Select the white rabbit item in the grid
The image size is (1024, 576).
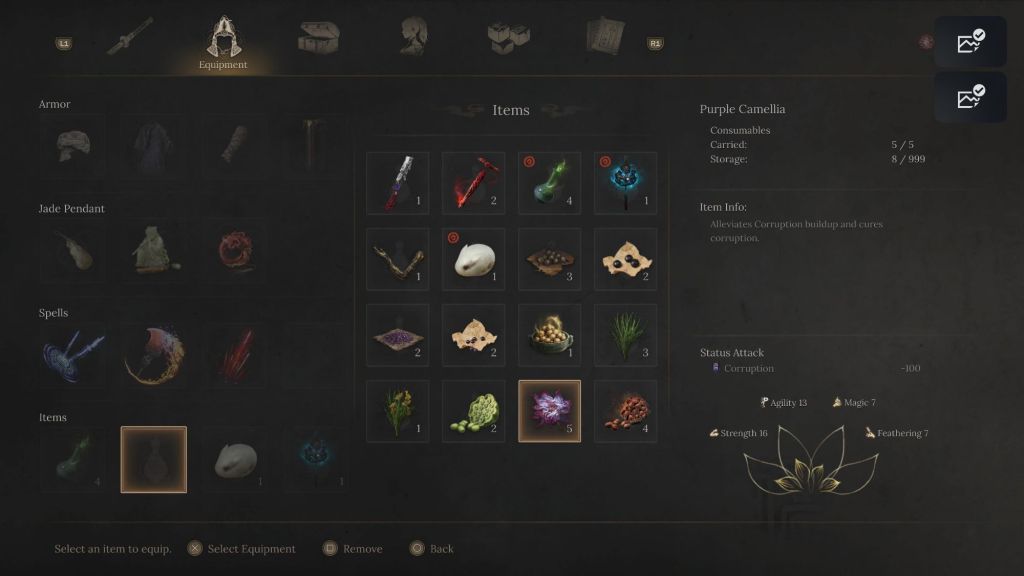pos(473,259)
